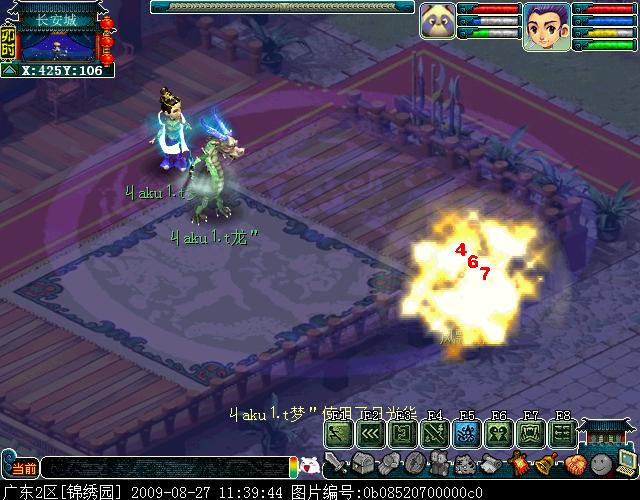Activate the F1 running figure skill
This screenshot has width=640, height=500.
pyautogui.click(x=338, y=433)
